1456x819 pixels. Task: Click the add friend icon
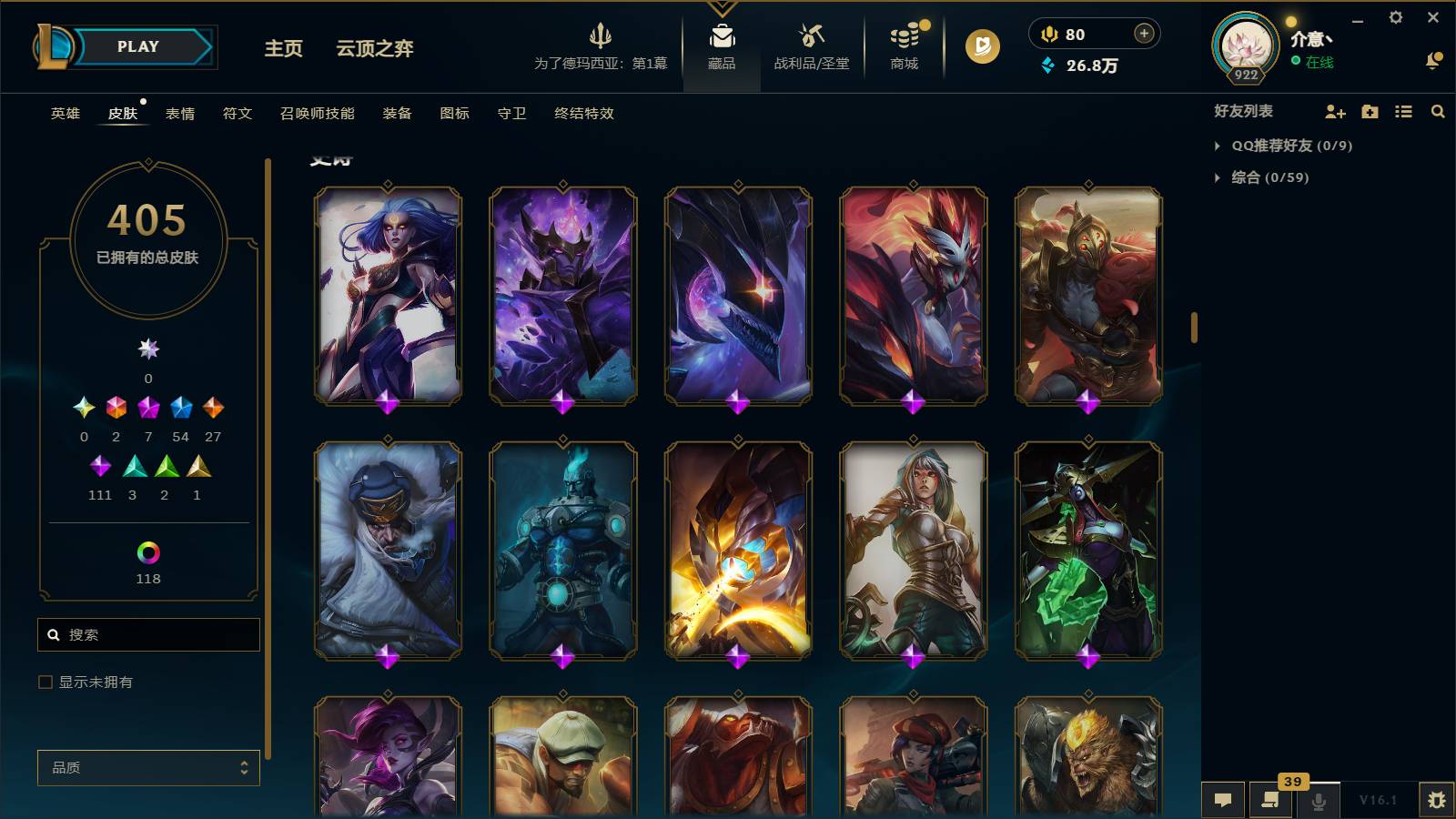click(x=1334, y=112)
